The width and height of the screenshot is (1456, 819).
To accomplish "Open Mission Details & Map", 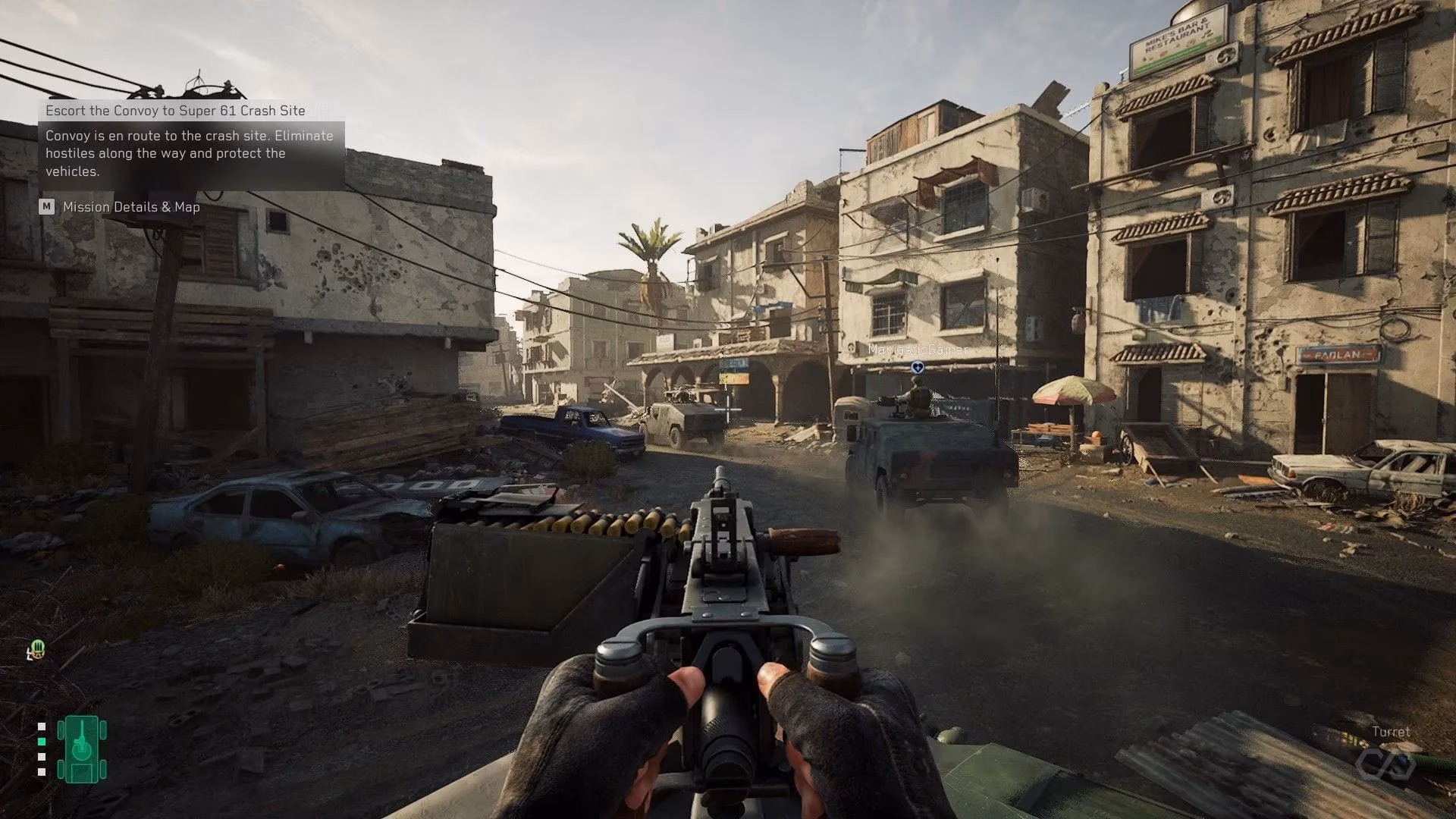I will coord(130,207).
